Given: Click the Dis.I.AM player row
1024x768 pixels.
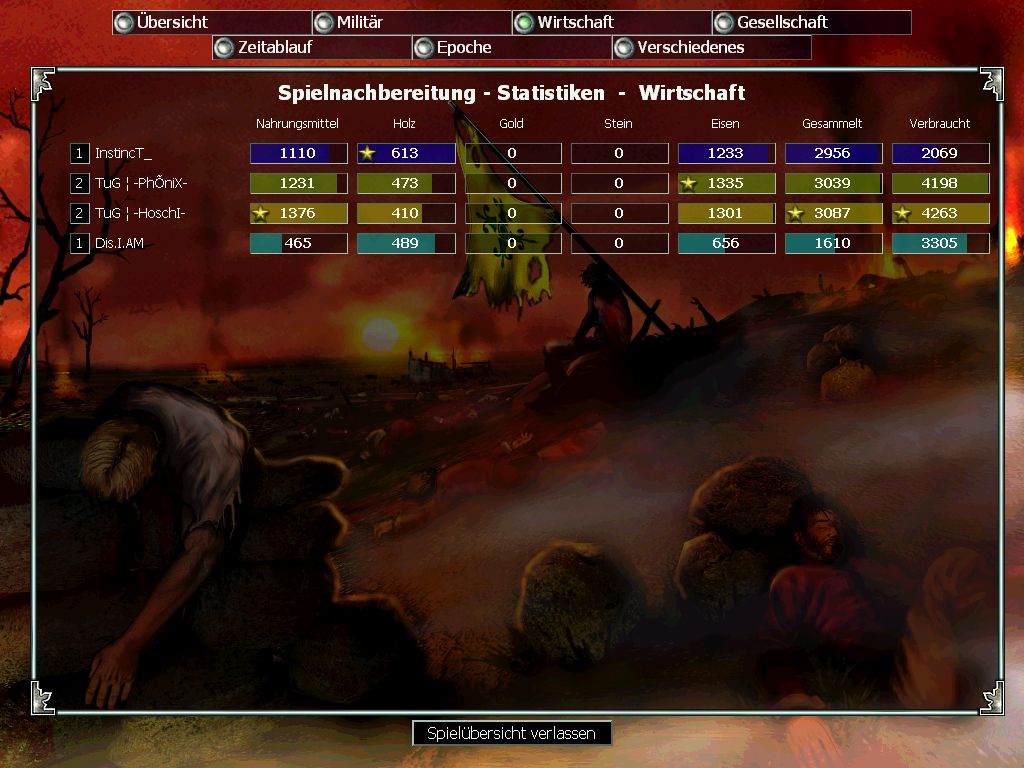Looking at the screenshot, I should click(x=119, y=243).
